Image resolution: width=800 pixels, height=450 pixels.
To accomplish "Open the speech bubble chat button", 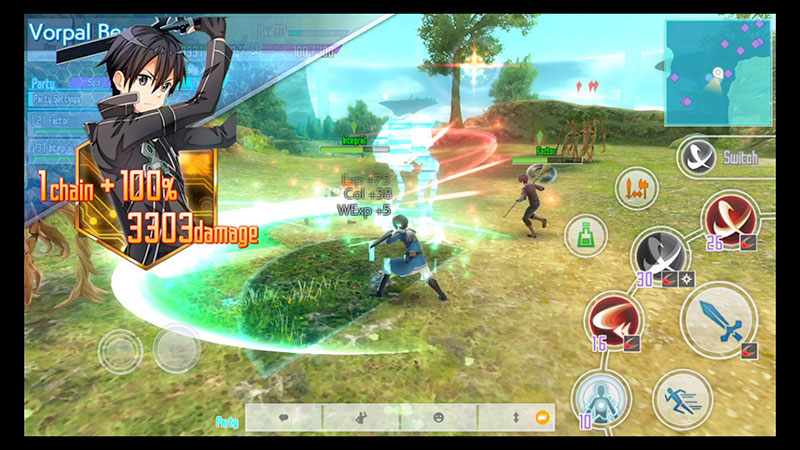I will [x=284, y=418].
